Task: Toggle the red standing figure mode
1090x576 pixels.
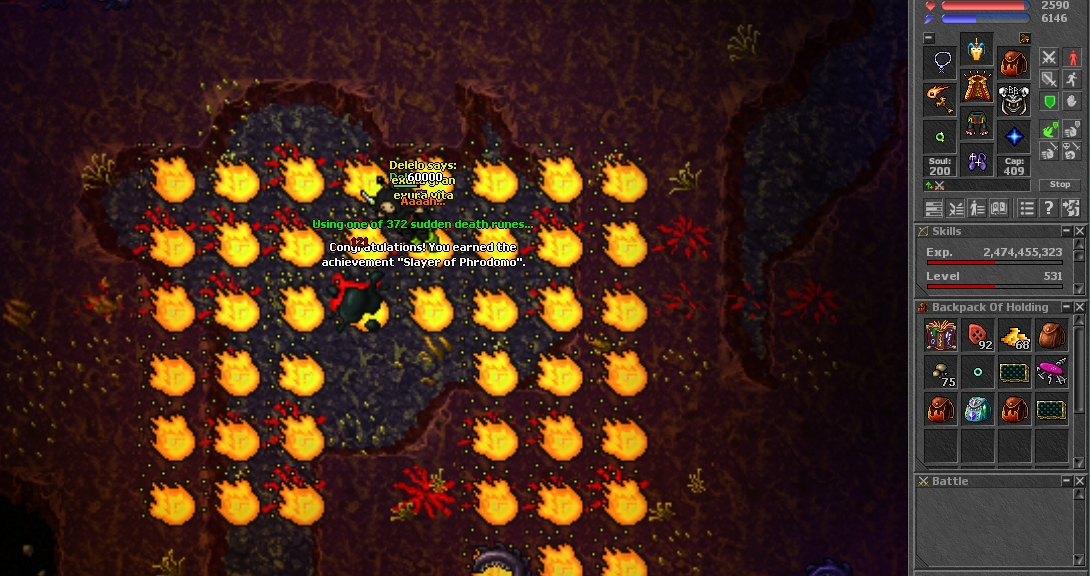Action: pyautogui.click(x=1071, y=57)
